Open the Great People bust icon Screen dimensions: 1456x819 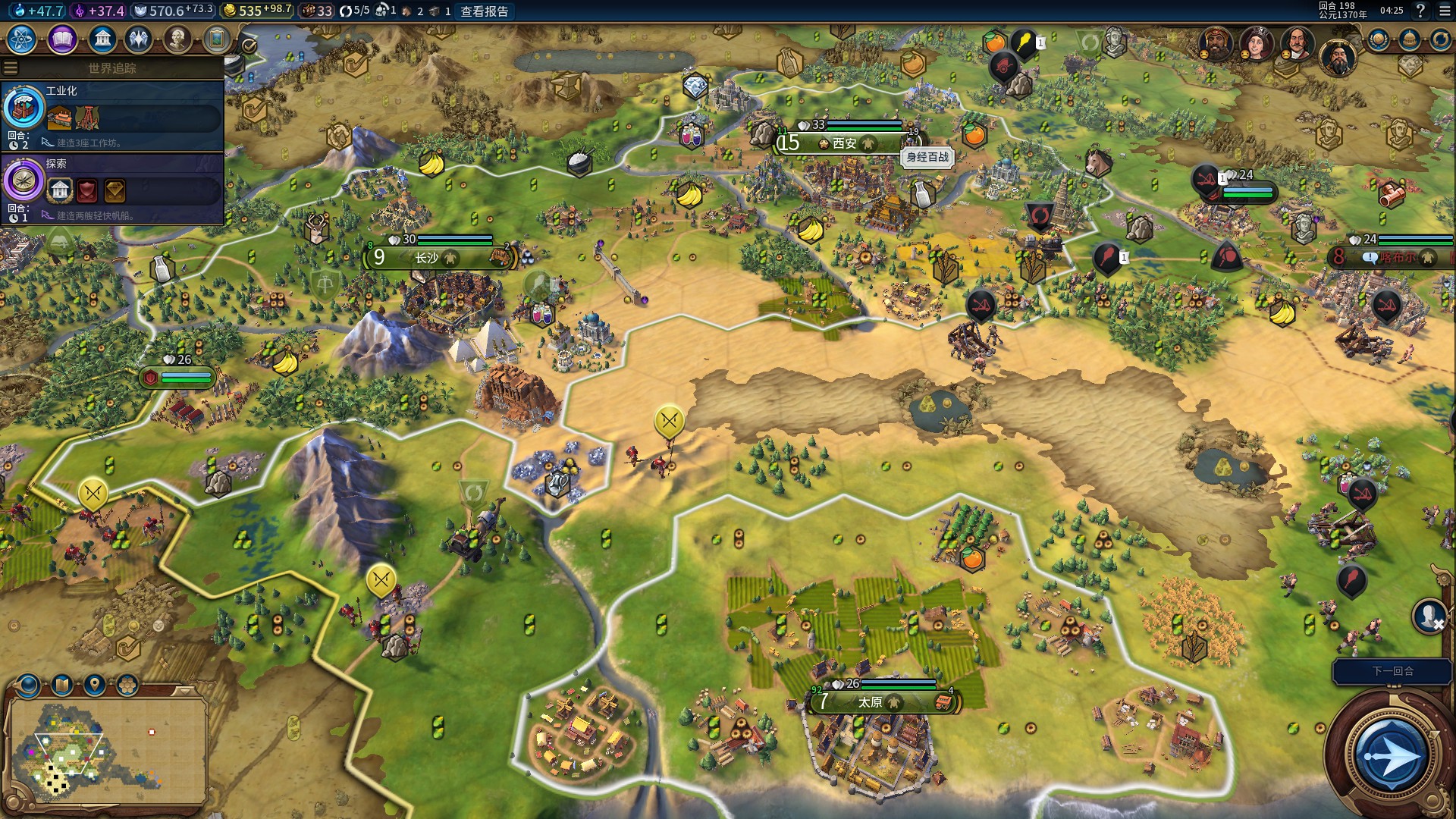[177, 39]
